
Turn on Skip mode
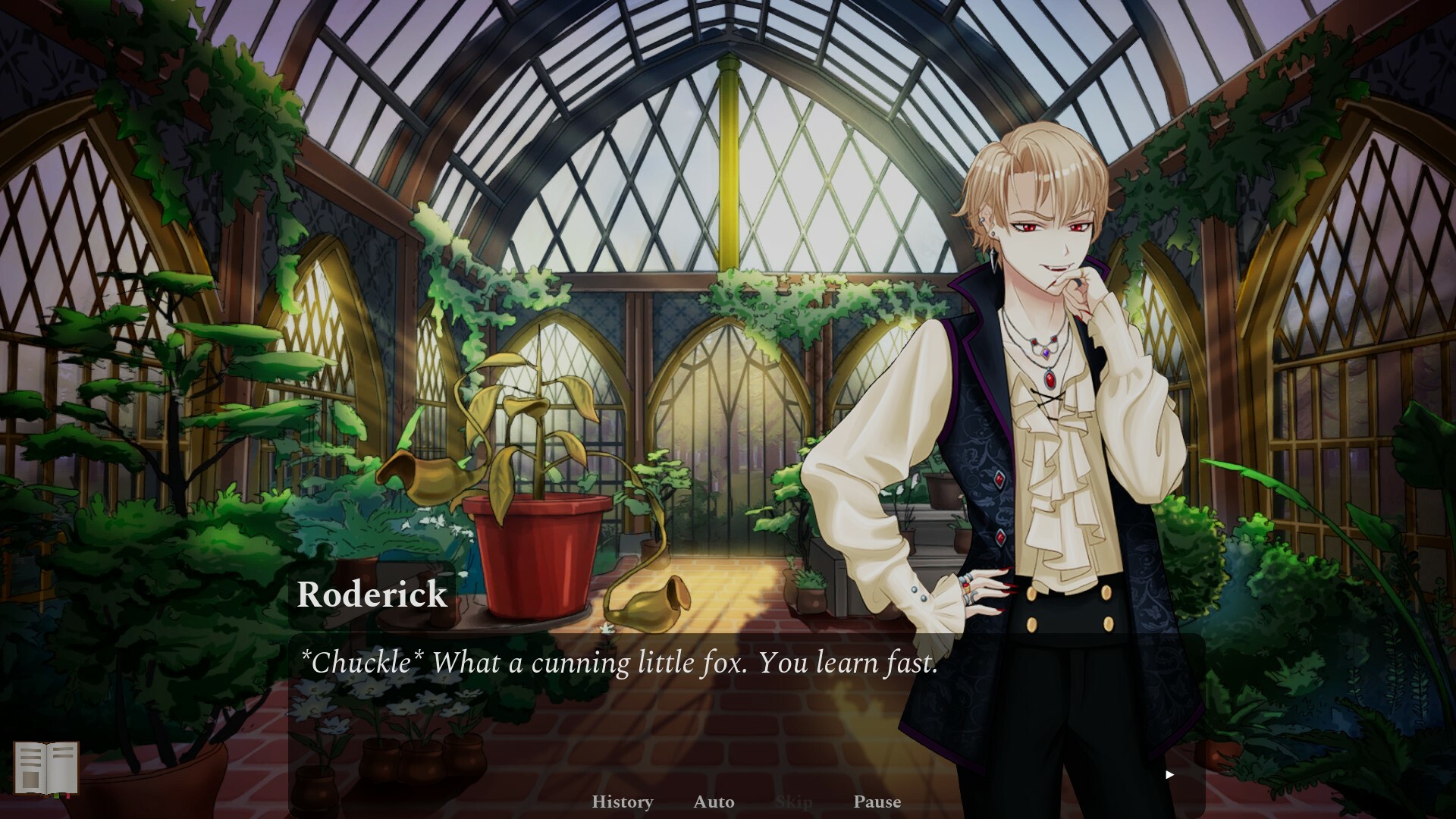click(795, 802)
